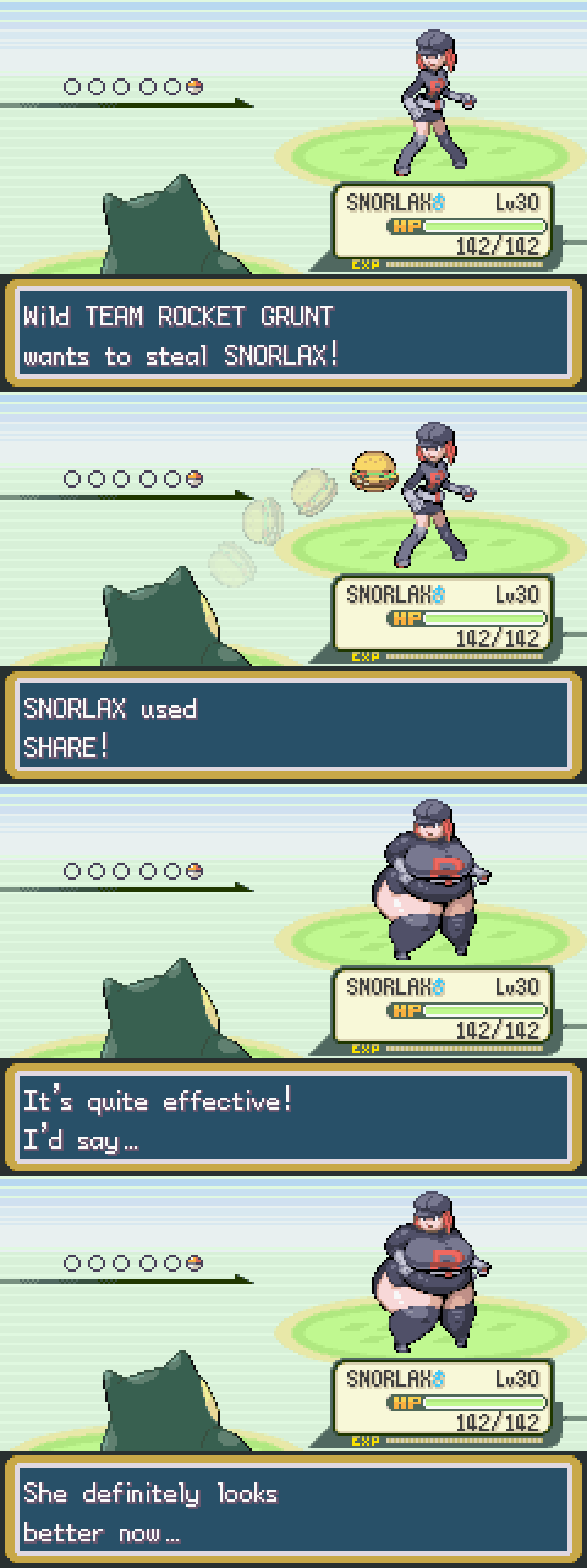Continue past the "SNORLAX used SHARE!" text box
587x1568 pixels.
tap(293, 726)
